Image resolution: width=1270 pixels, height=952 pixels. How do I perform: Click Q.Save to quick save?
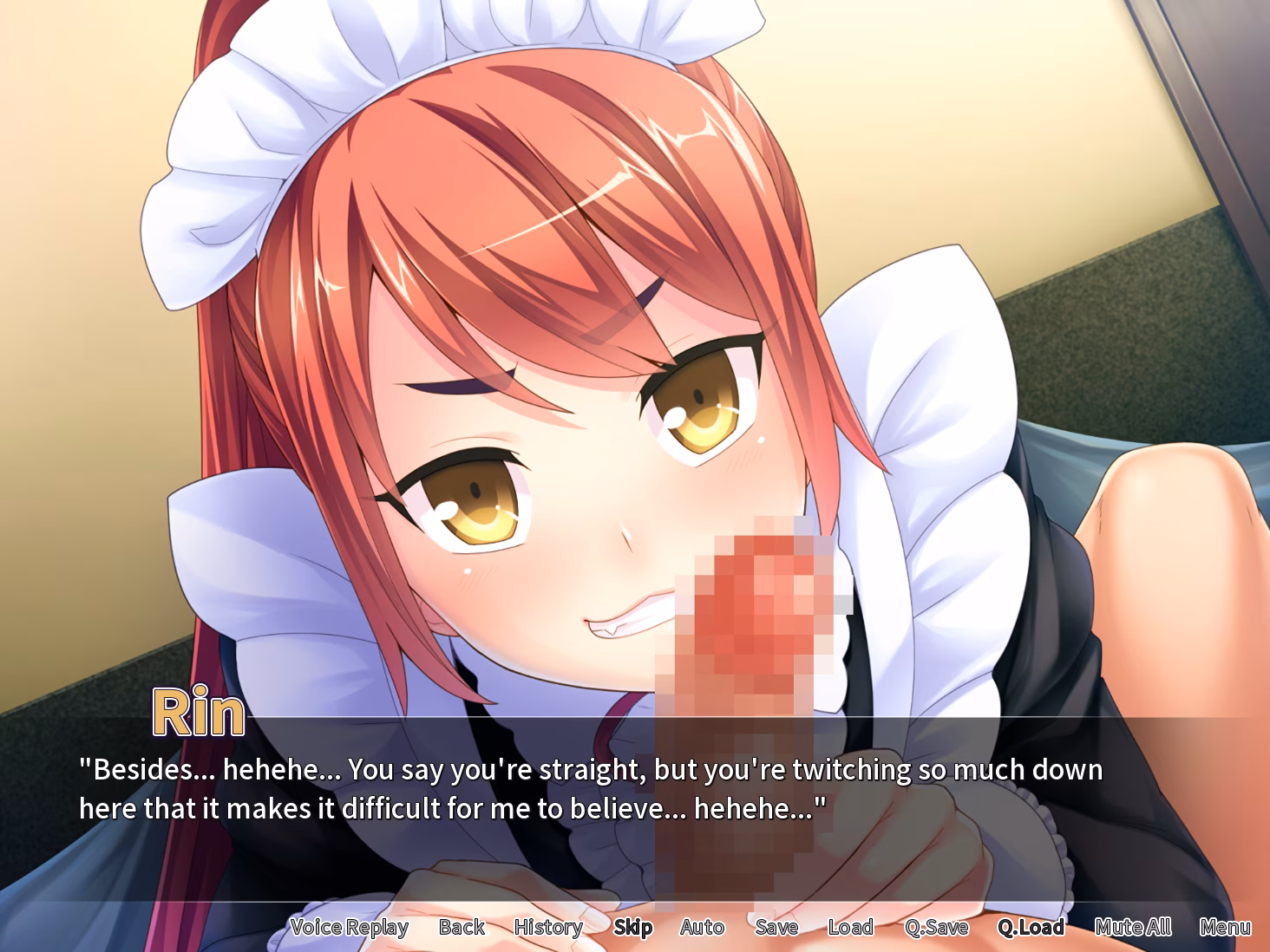[936, 927]
